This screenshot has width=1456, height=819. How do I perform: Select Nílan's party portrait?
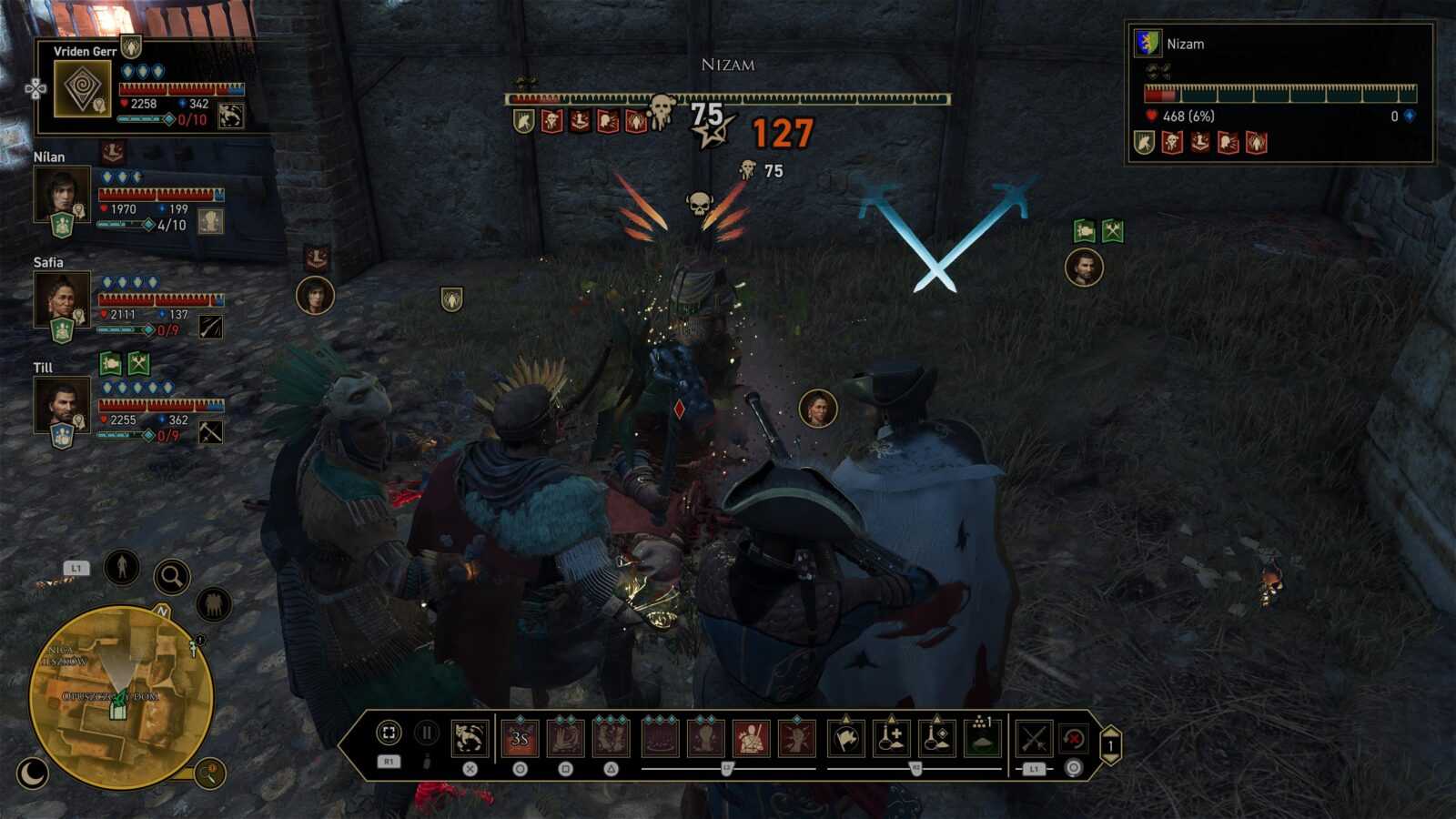point(62,193)
